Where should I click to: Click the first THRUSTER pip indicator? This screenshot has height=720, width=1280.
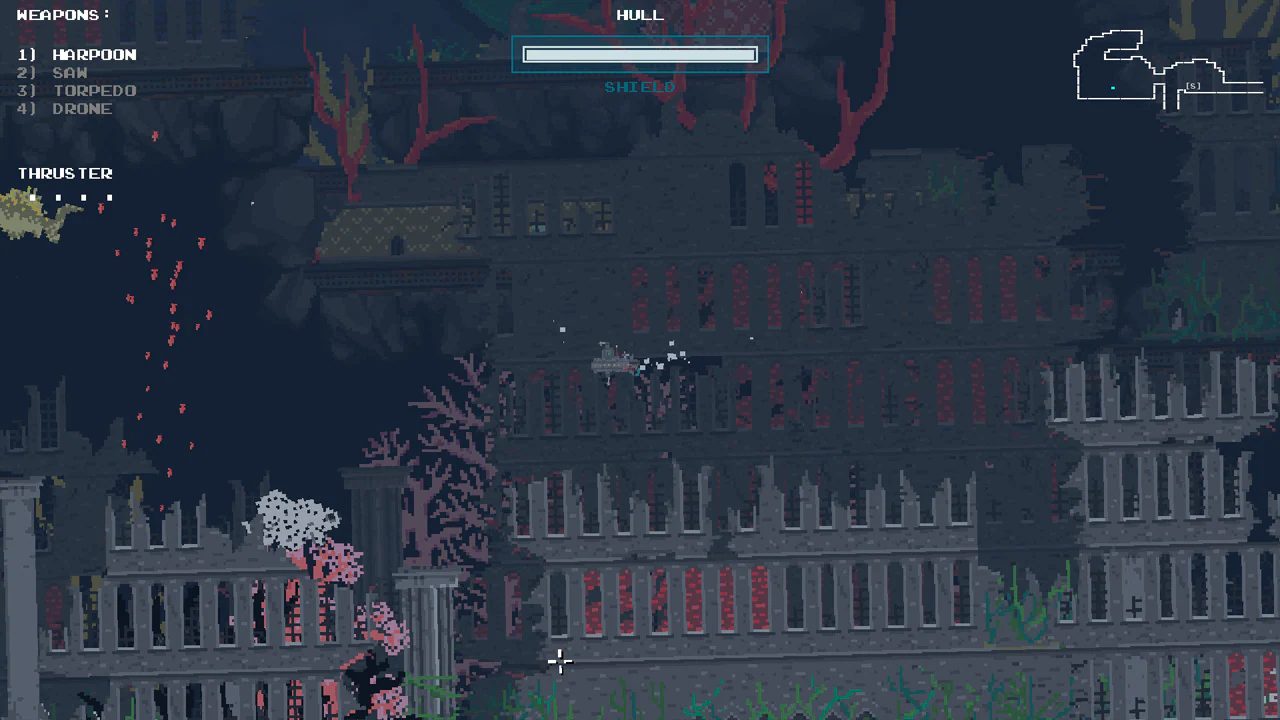(x=33, y=197)
